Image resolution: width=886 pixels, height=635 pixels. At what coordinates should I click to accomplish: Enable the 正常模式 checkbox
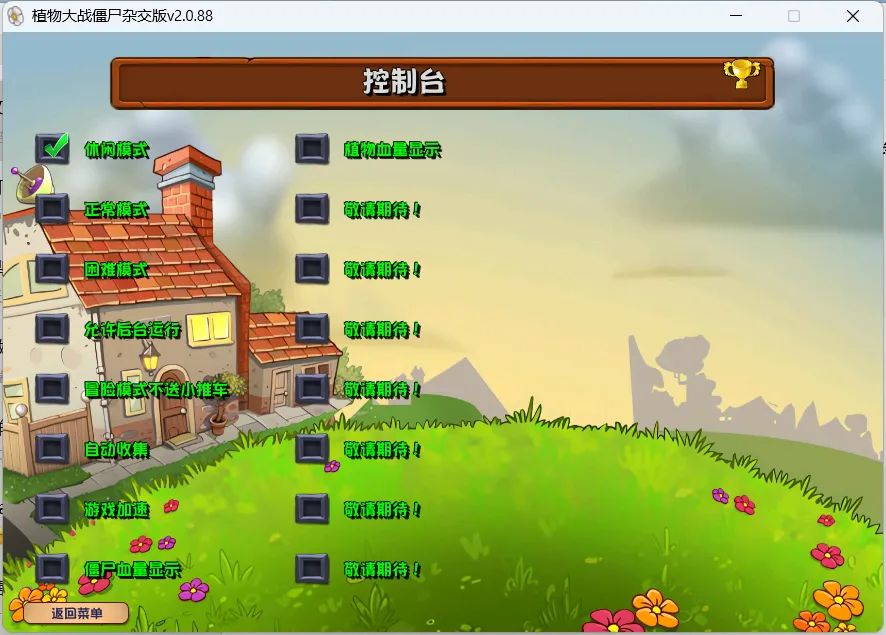click(x=53, y=209)
